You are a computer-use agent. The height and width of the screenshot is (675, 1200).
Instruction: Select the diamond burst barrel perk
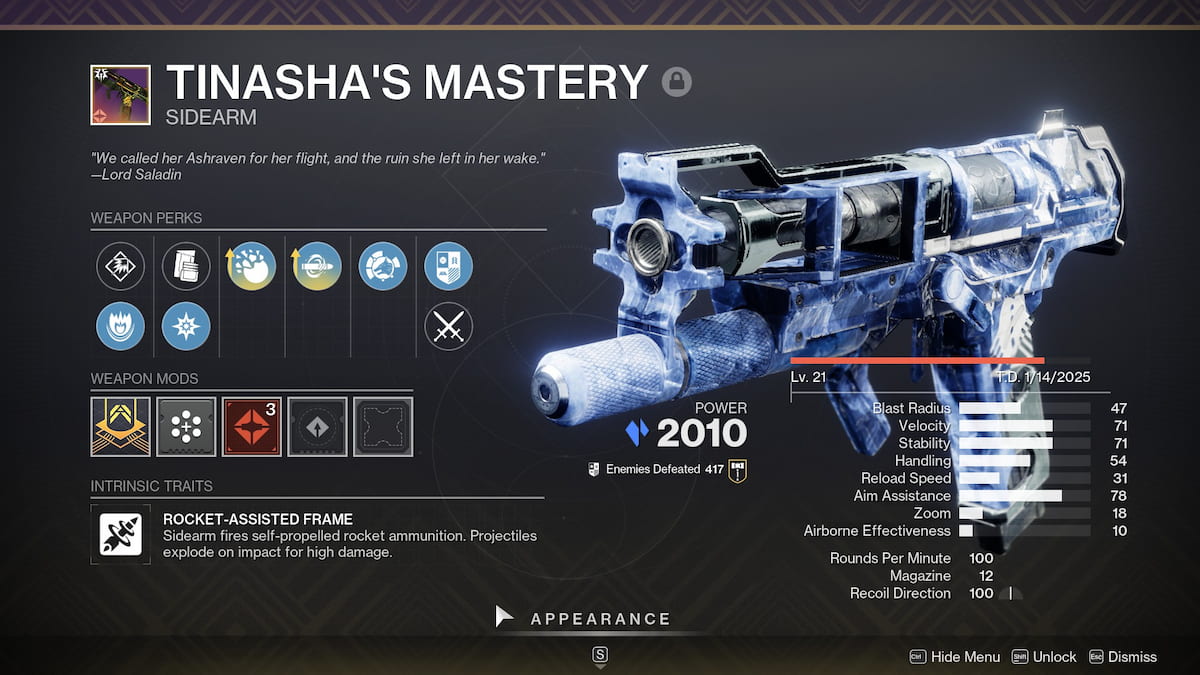(x=121, y=266)
